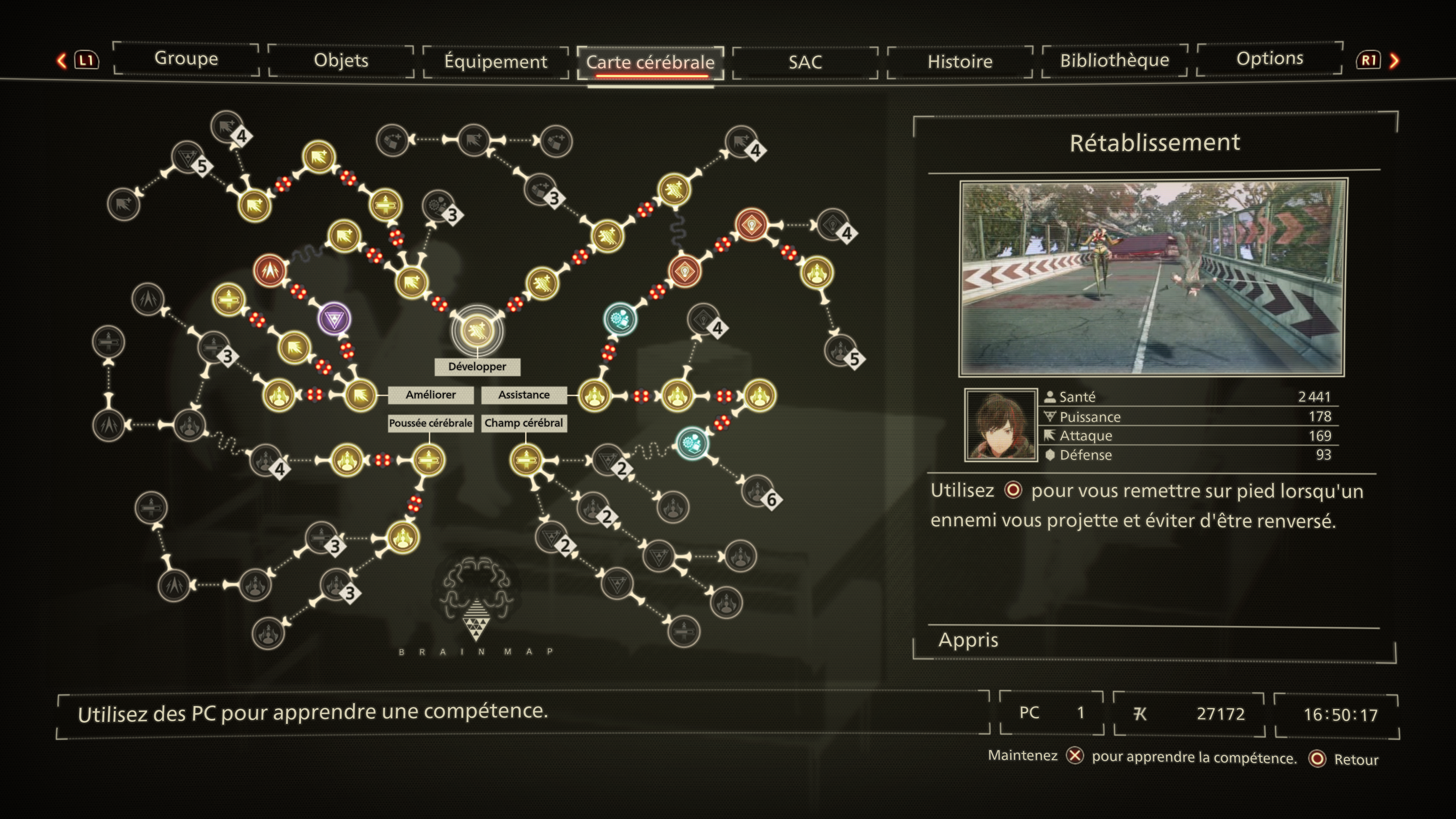The height and width of the screenshot is (819, 1456).
Task: Click the right arrow beside the tab bar
Action: click(x=1395, y=61)
